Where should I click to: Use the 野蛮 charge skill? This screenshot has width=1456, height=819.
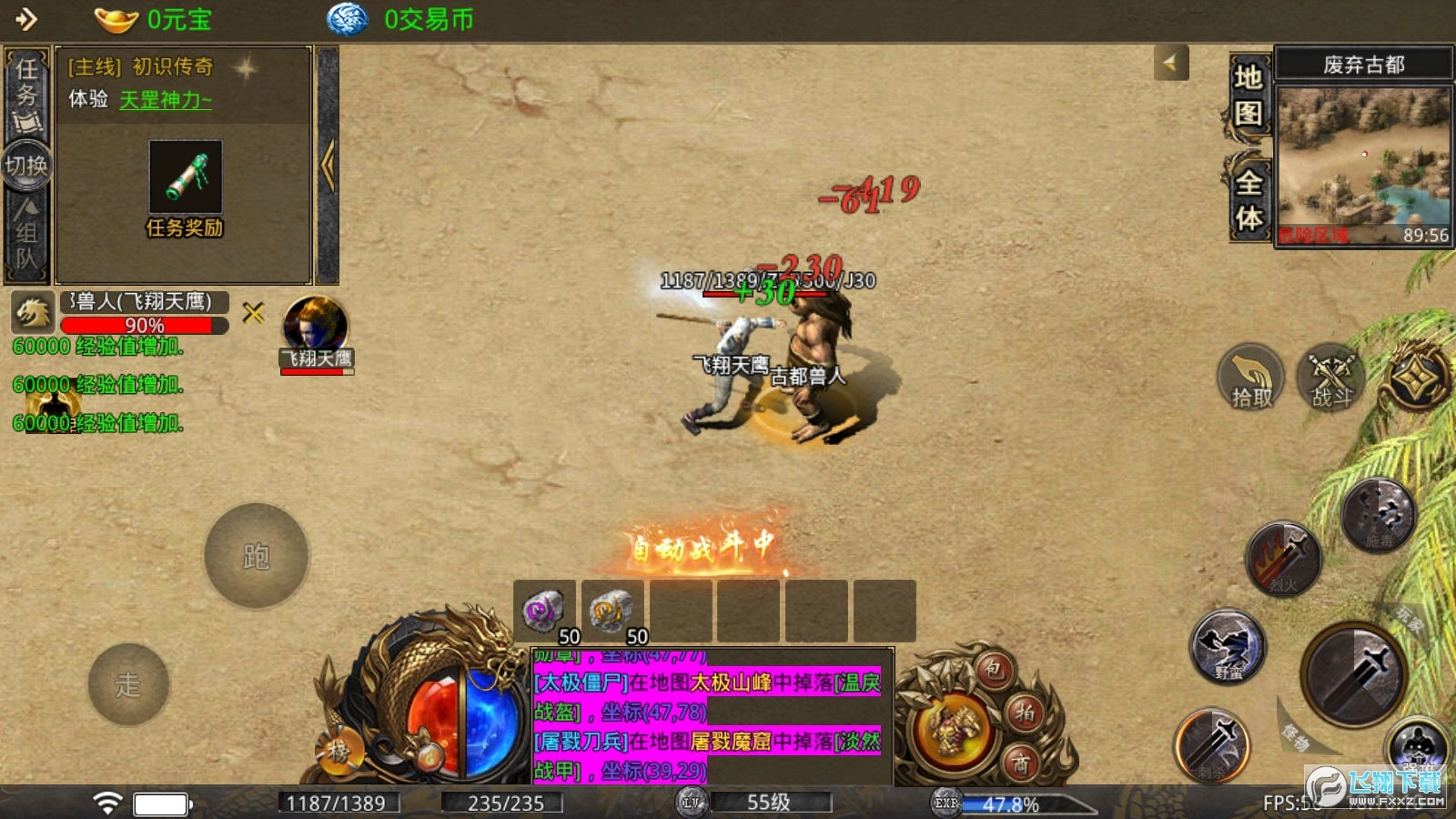[x=1228, y=648]
